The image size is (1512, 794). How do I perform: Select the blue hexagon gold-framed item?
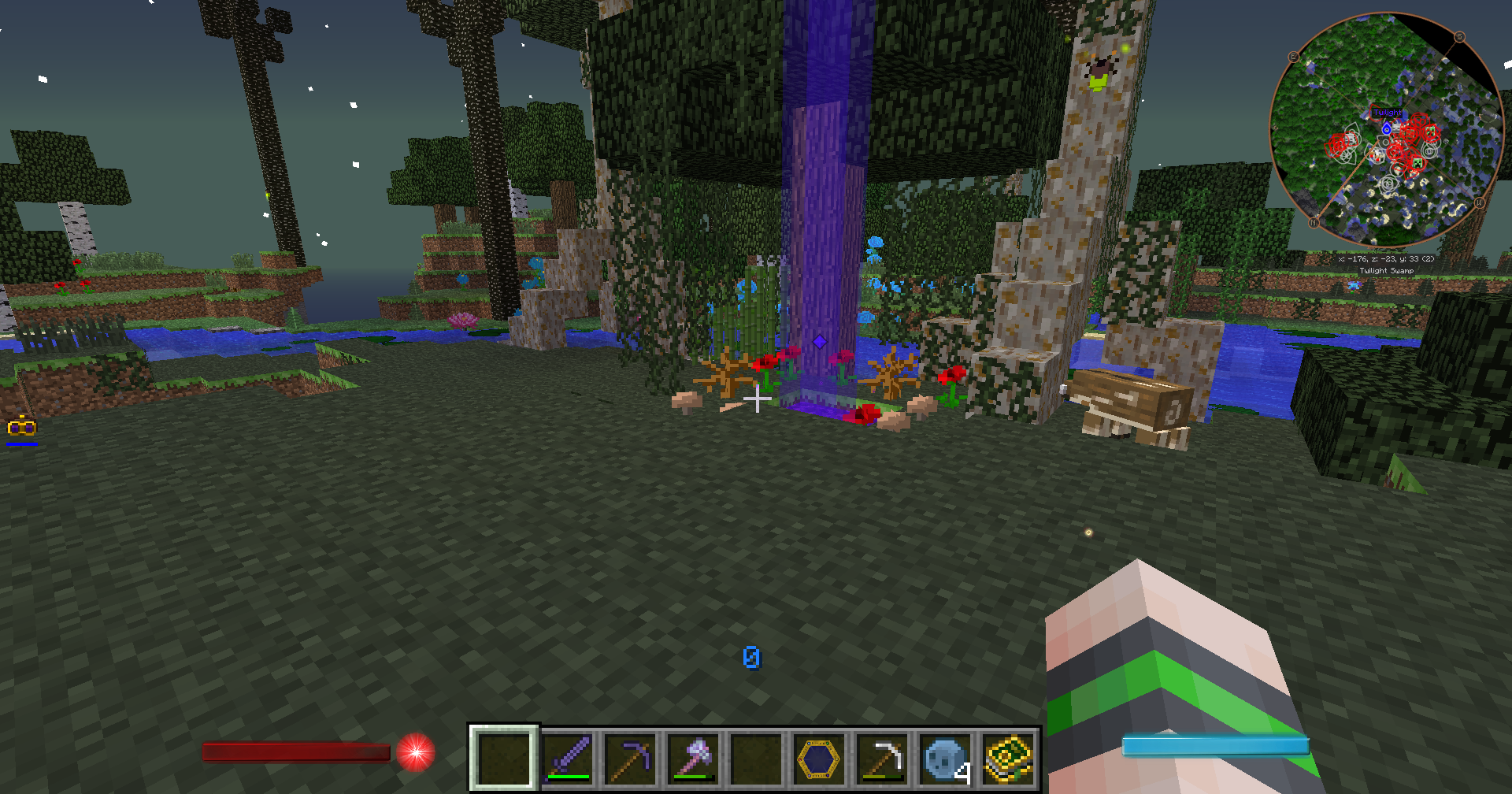tap(819, 758)
